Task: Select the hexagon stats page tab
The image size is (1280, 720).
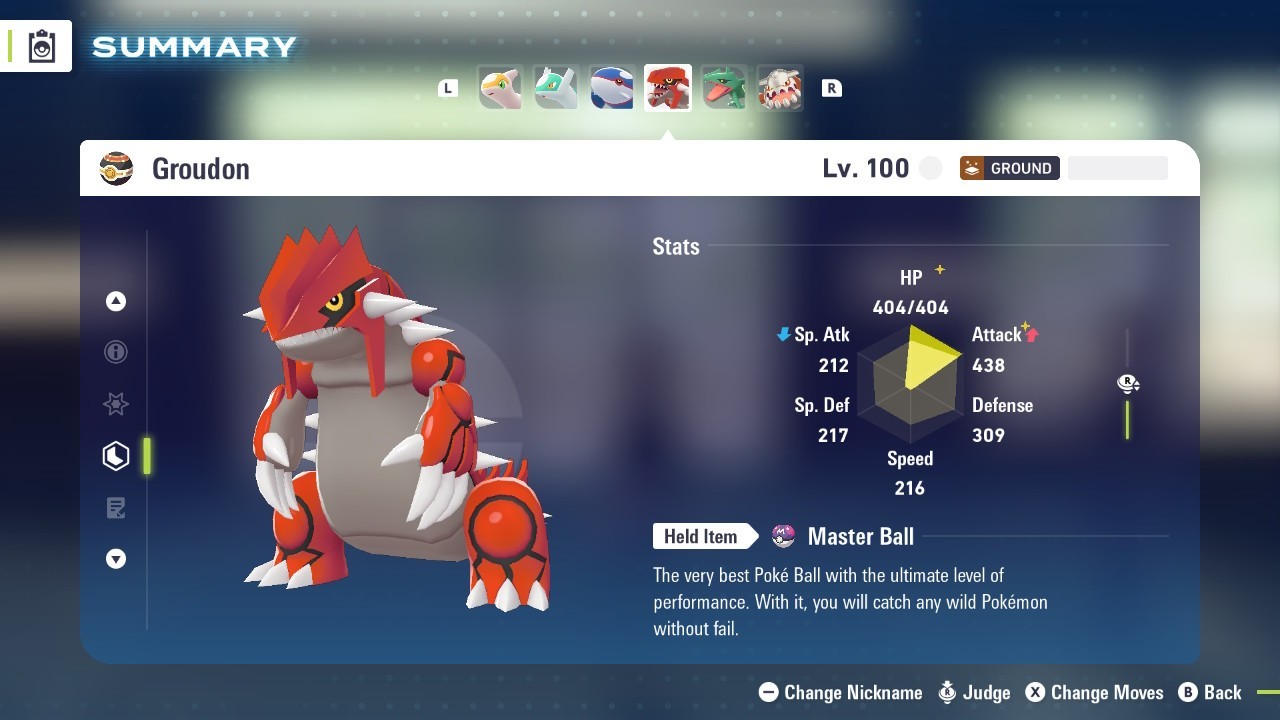Action: tap(116, 456)
